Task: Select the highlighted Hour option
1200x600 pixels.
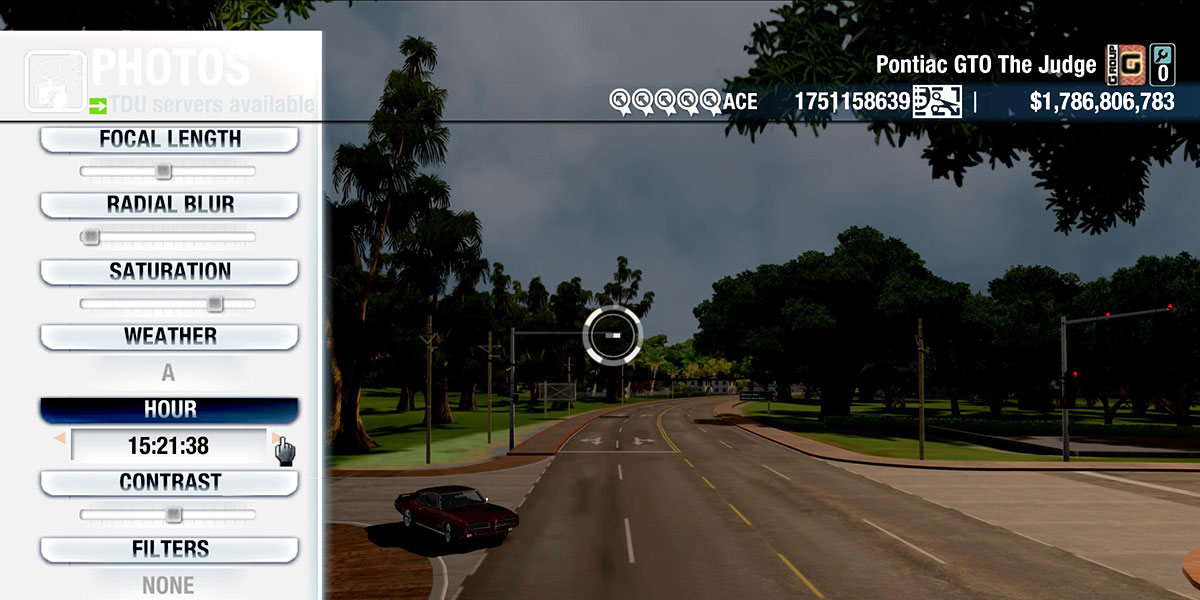Action: pos(169,410)
